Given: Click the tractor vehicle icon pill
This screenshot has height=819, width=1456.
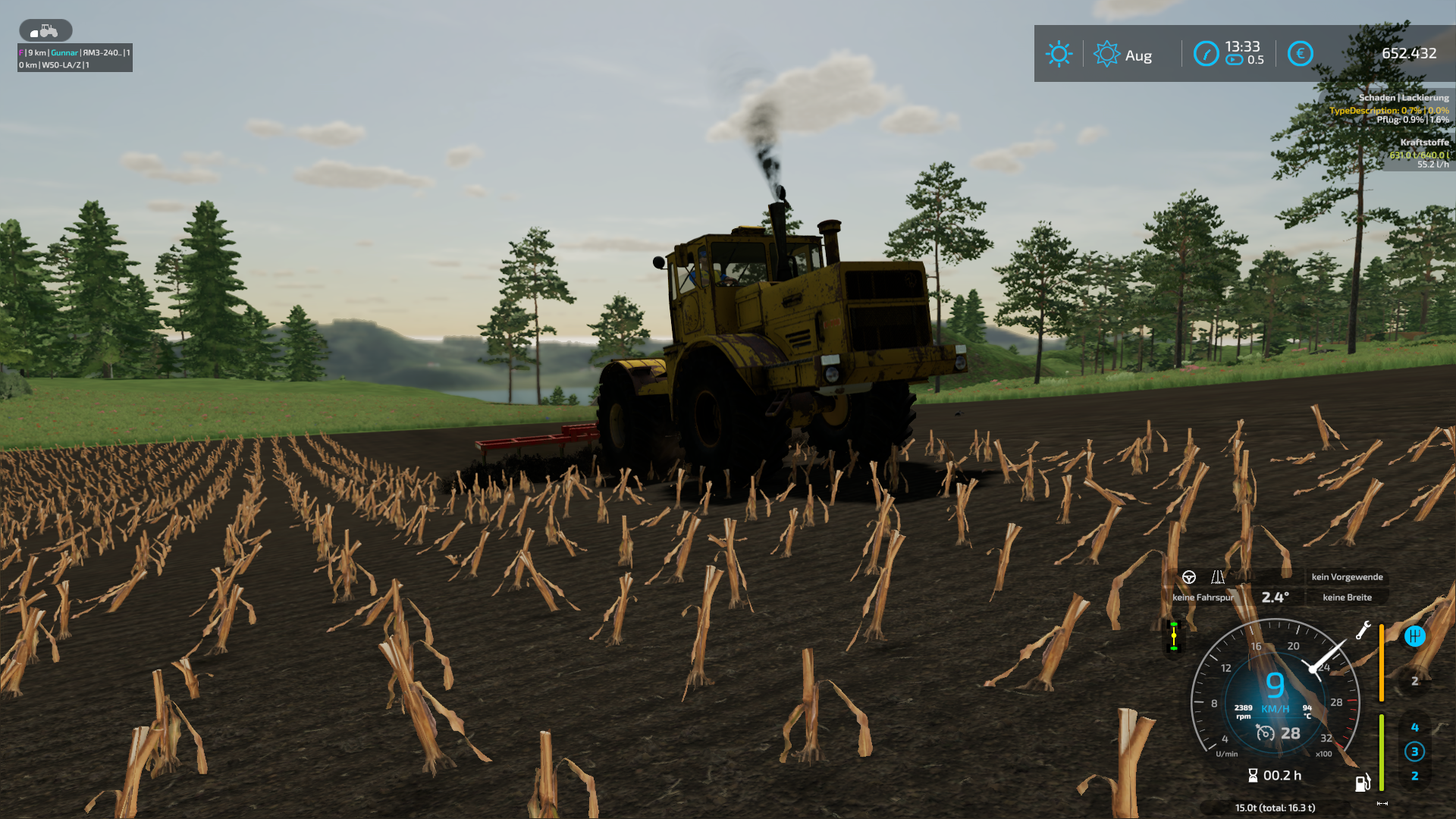Looking at the screenshot, I should (x=45, y=30).
